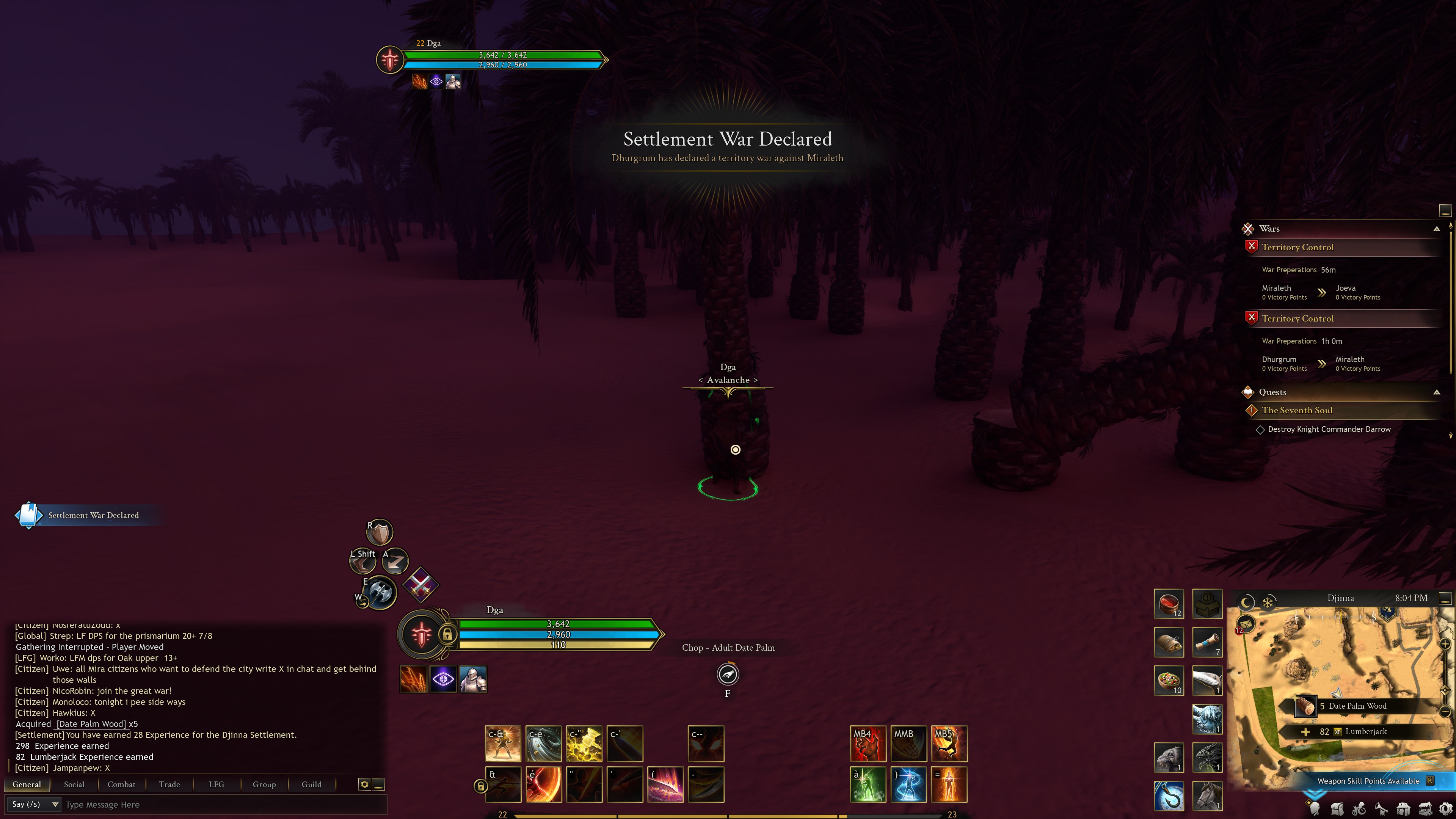1456x819 pixels.
Task: Minimize the Djinna minimap panel
Action: (1445, 598)
